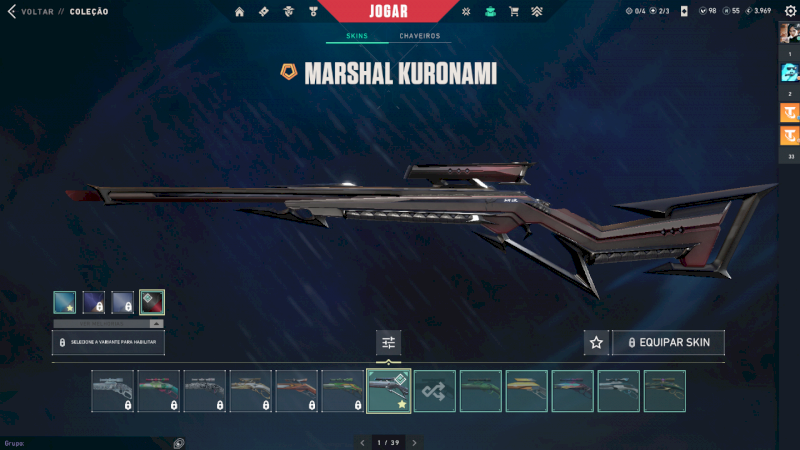Go back with the Voltar arrow
The width and height of the screenshot is (800, 450).
(12, 12)
